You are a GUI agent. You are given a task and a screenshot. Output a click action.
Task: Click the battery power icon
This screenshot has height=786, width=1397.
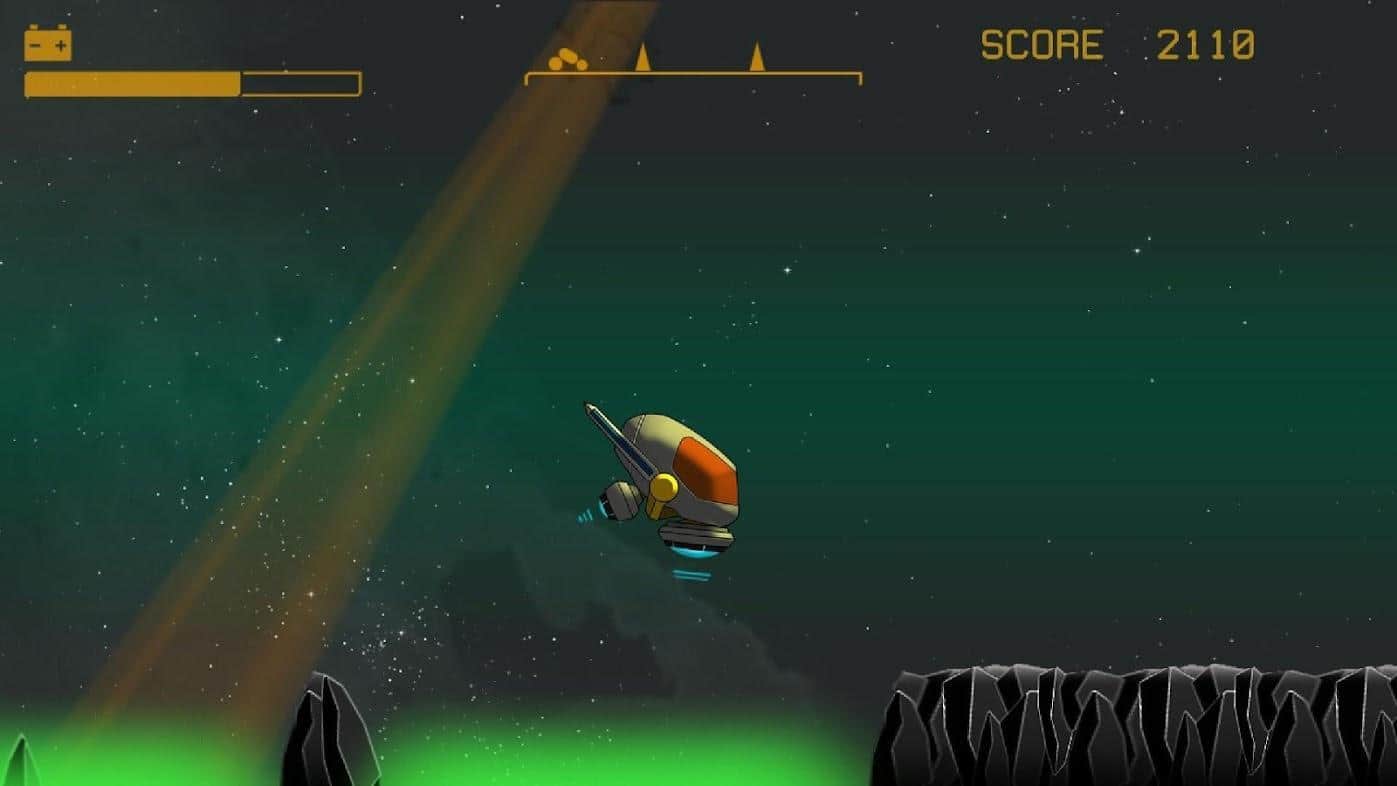pos(49,45)
